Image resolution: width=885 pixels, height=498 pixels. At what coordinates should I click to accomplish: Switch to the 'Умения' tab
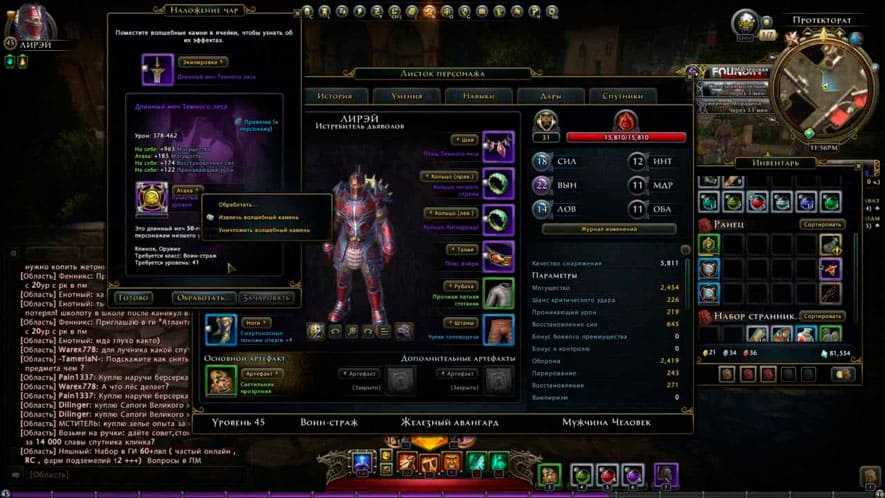405,96
